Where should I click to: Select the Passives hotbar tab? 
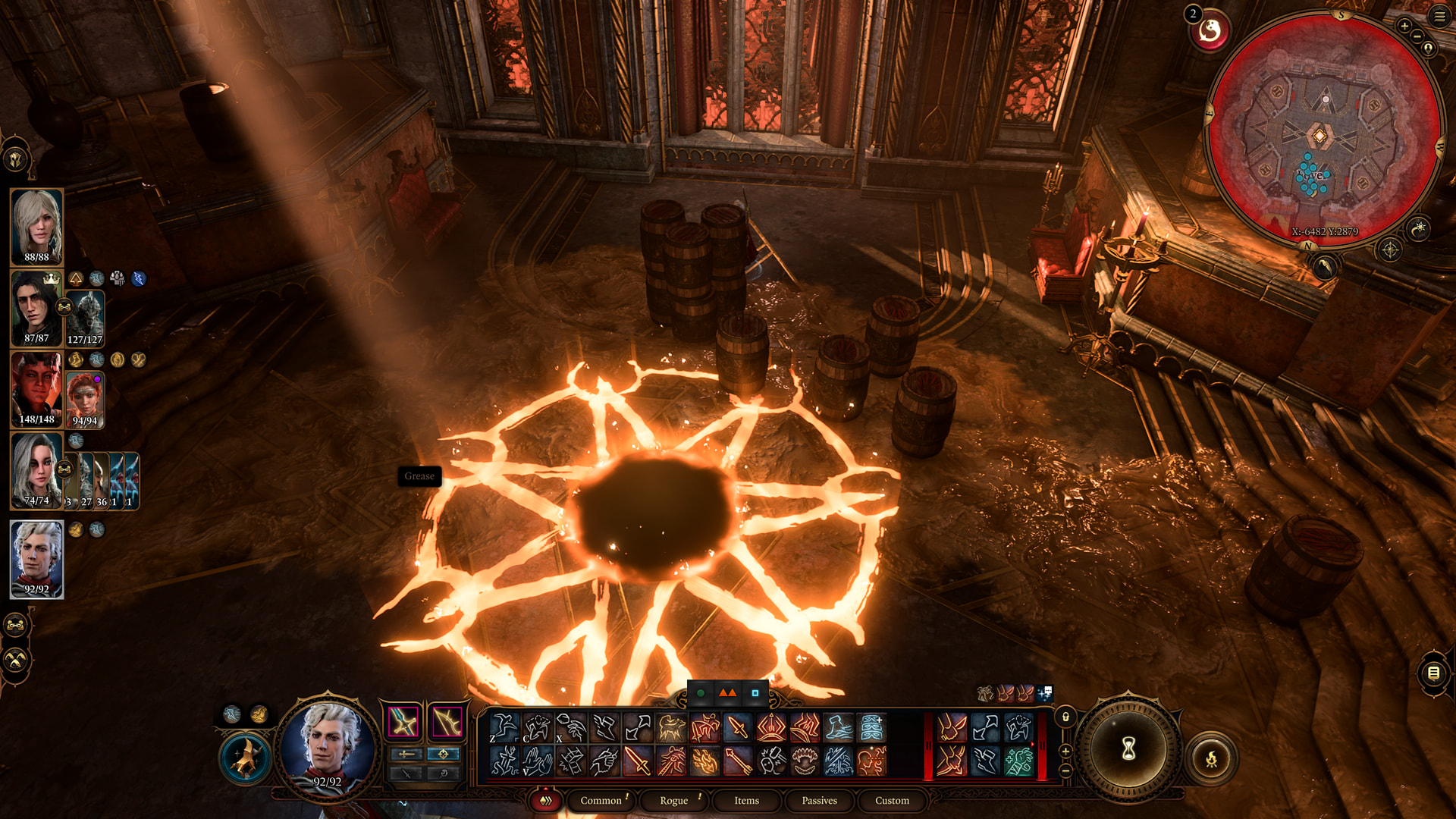(x=819, y=800)
